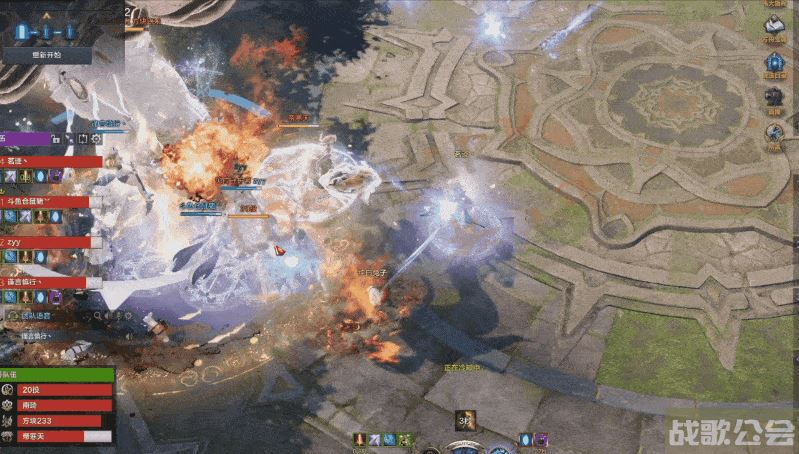Select party member 斗鱼合胖鹅
Viewport: 799px width, 454px height.
coord(50,201)
